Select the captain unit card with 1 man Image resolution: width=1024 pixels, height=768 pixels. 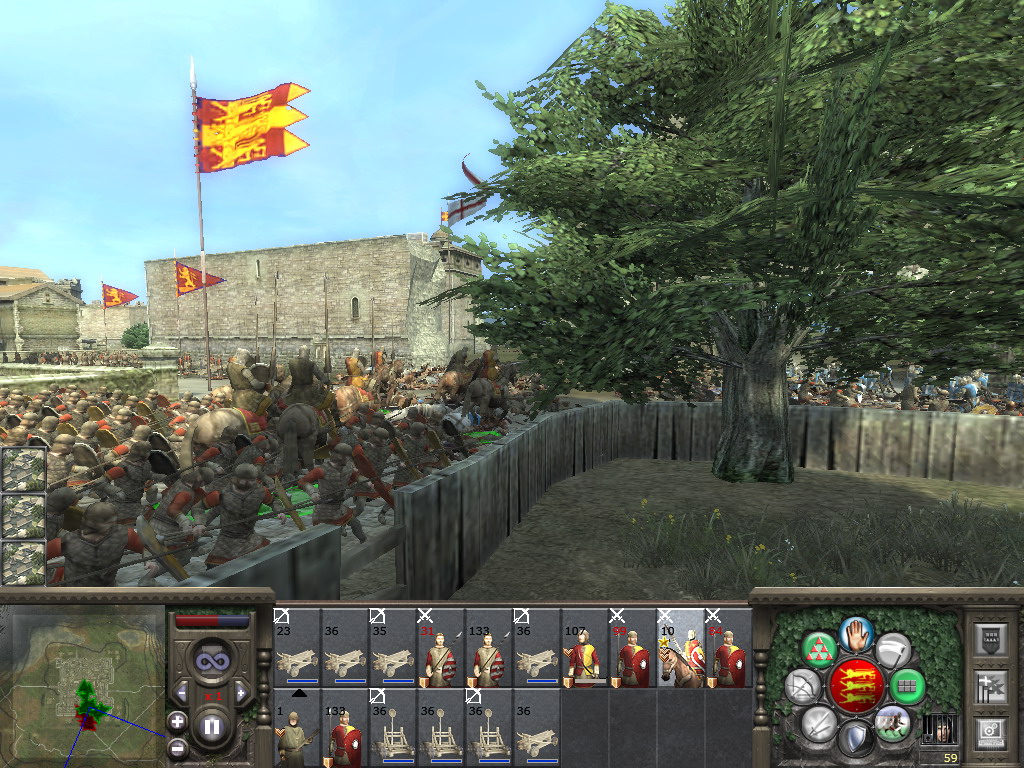296,728
